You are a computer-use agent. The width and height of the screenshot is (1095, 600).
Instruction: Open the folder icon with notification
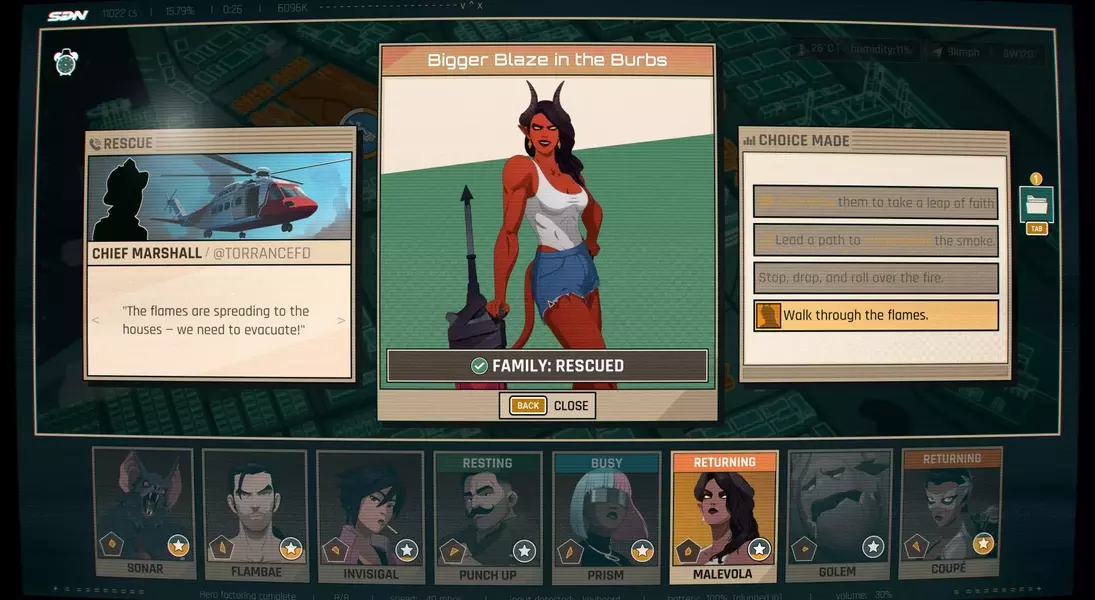1036,205
